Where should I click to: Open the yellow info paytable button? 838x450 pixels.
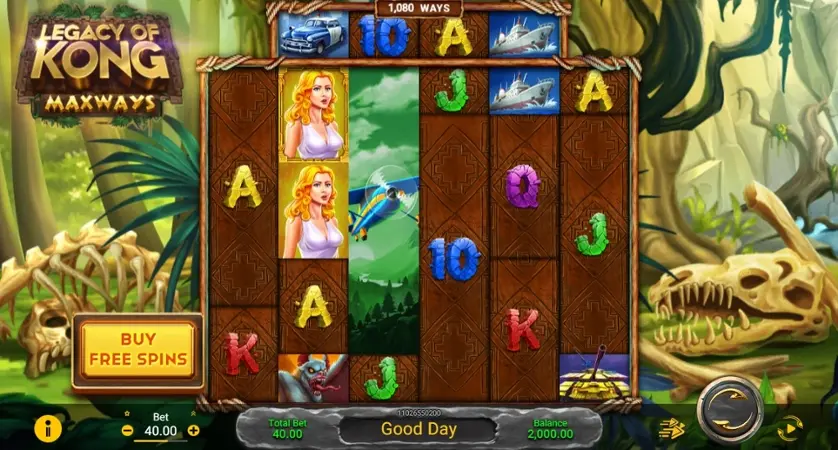(47, 429)
